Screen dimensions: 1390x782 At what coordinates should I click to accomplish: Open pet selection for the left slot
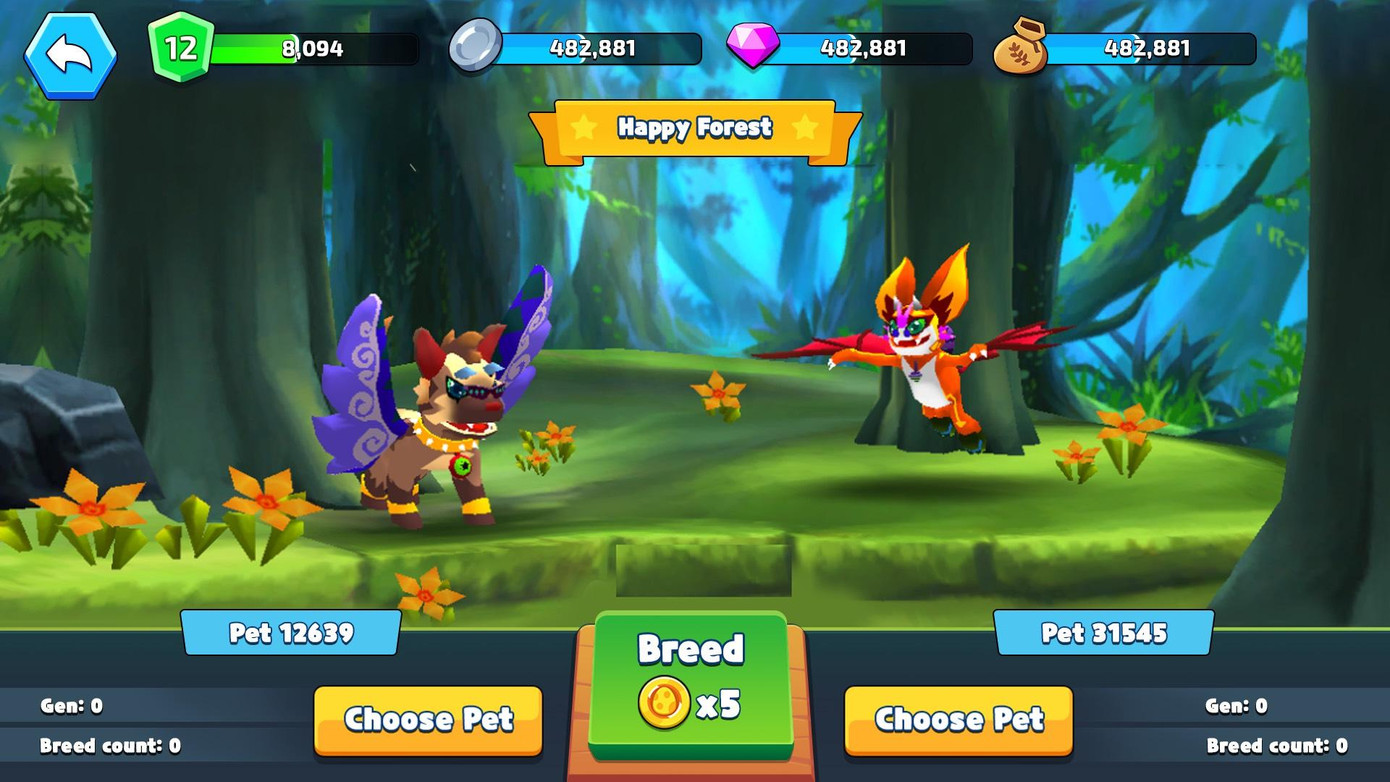tap(427, 720)
